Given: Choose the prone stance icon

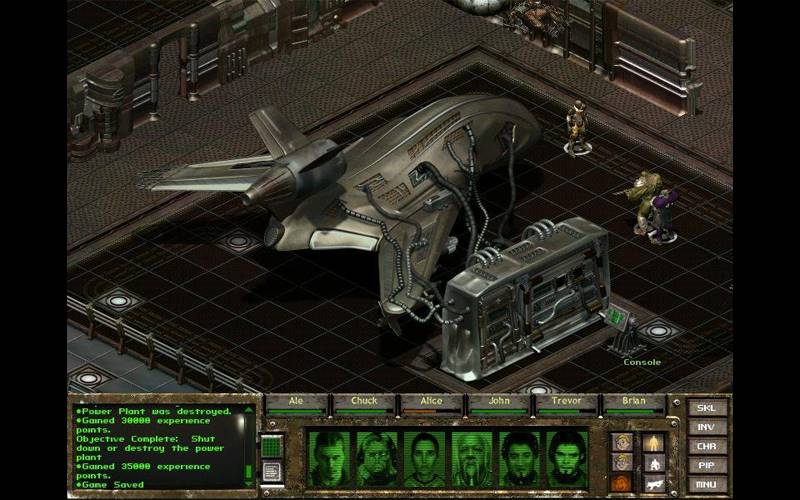Looking at the screenshot, I should [x=652, y=483].
